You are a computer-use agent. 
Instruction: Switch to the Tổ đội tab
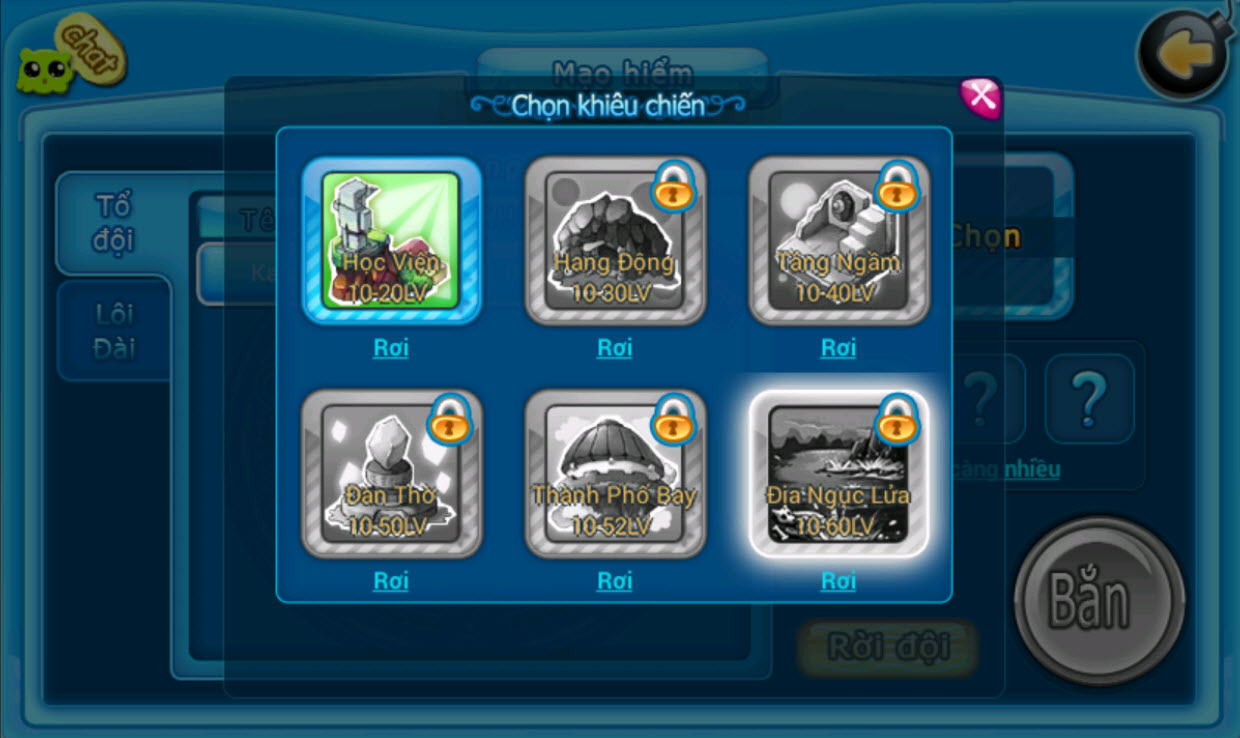pyautogui.click(x=113, y=223)
